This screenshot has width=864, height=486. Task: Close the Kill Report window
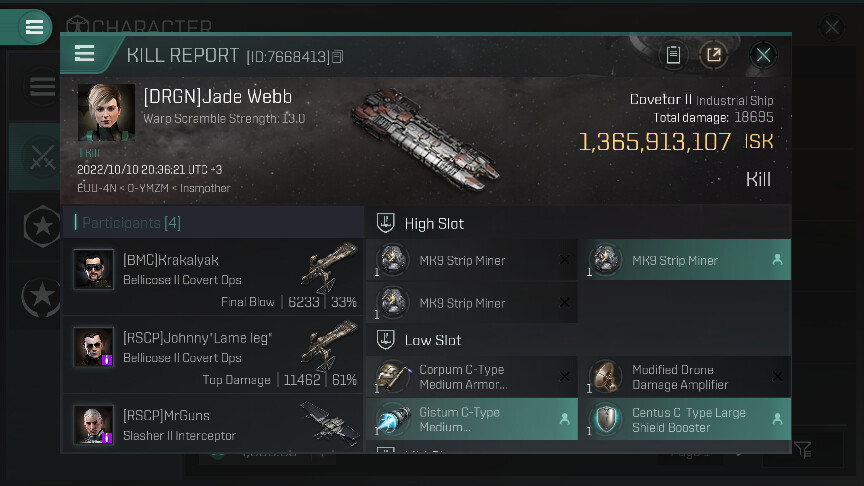pyautogui.click(x=763, y=55)
